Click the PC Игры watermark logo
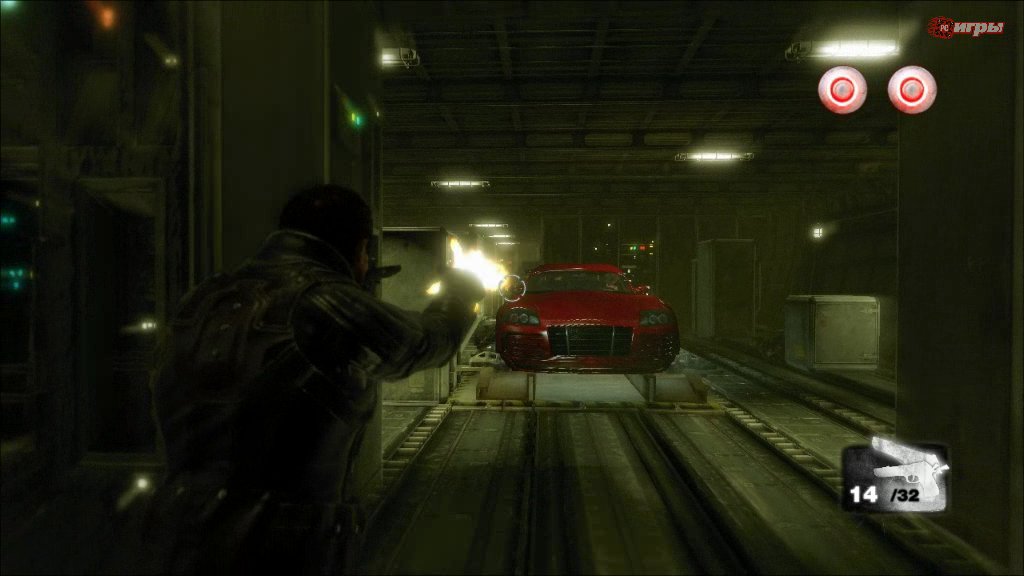The height and width of the screenshot is (576, 1024). (965, 27)
